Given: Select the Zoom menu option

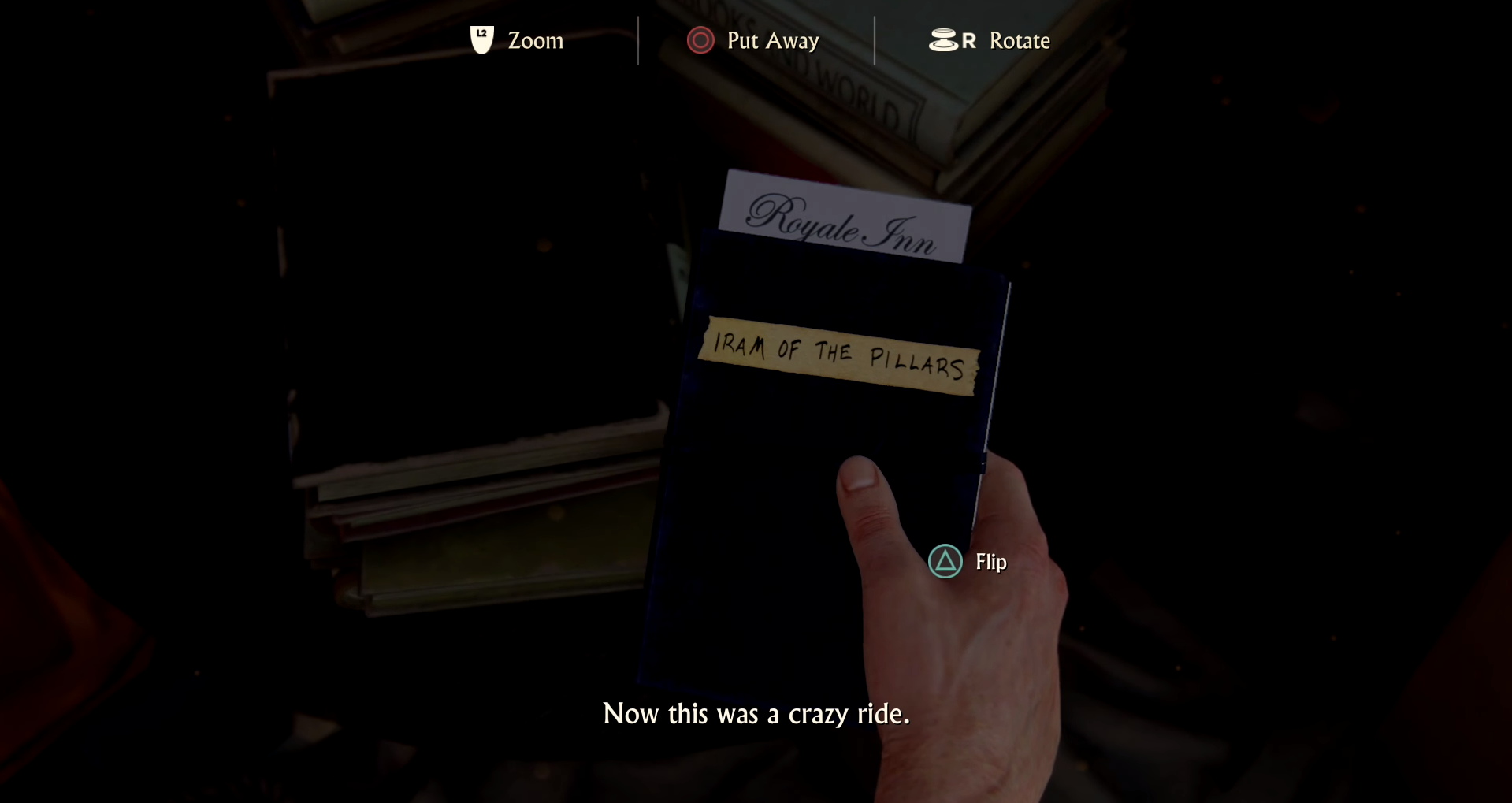Looking at the screenshot, I should tap(534, 40).
